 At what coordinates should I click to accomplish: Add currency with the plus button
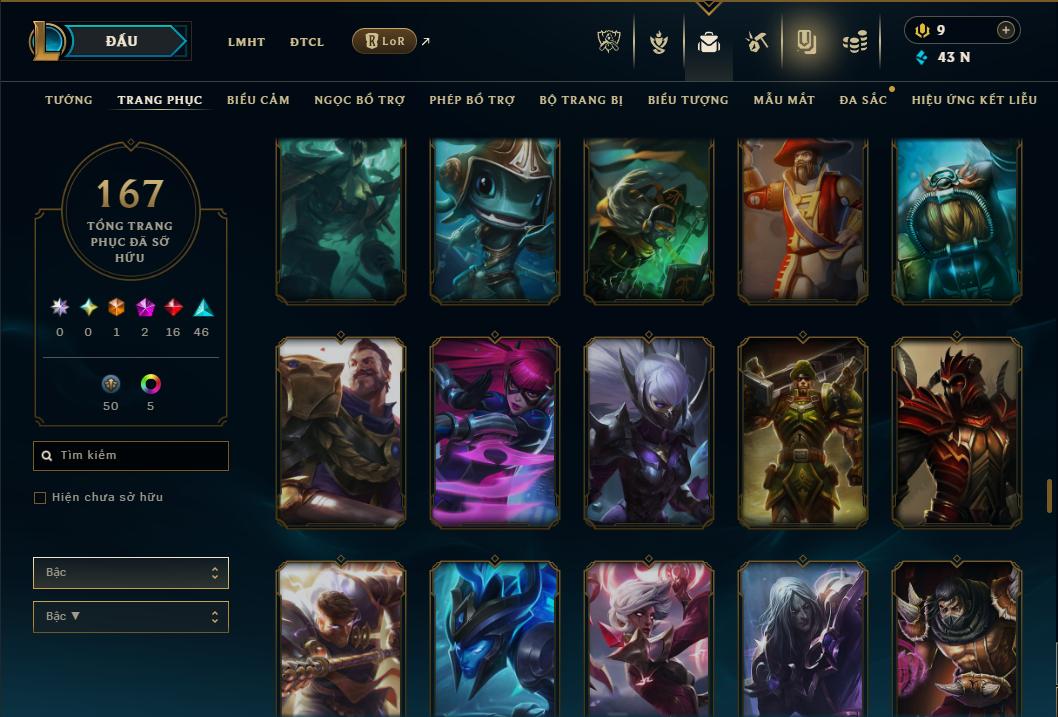tap(1006, 30)
